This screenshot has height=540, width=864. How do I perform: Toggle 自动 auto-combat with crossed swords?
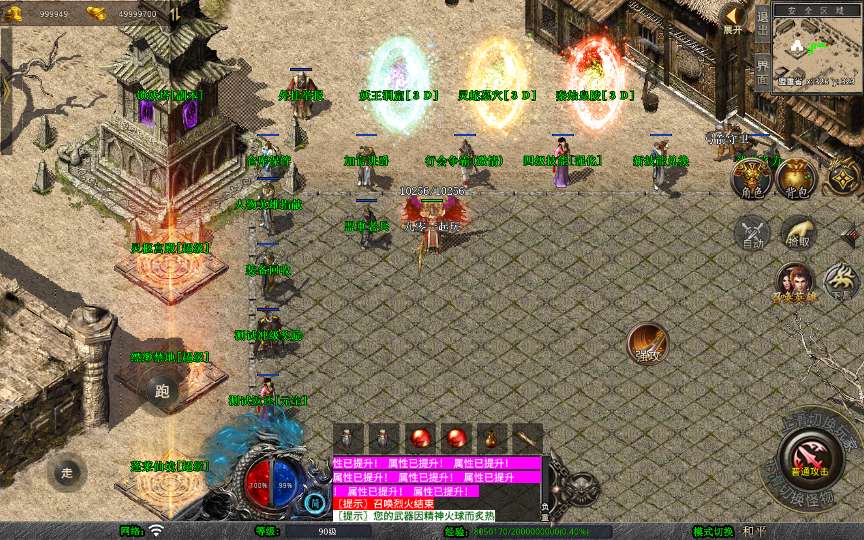click(x=753, y=233)
